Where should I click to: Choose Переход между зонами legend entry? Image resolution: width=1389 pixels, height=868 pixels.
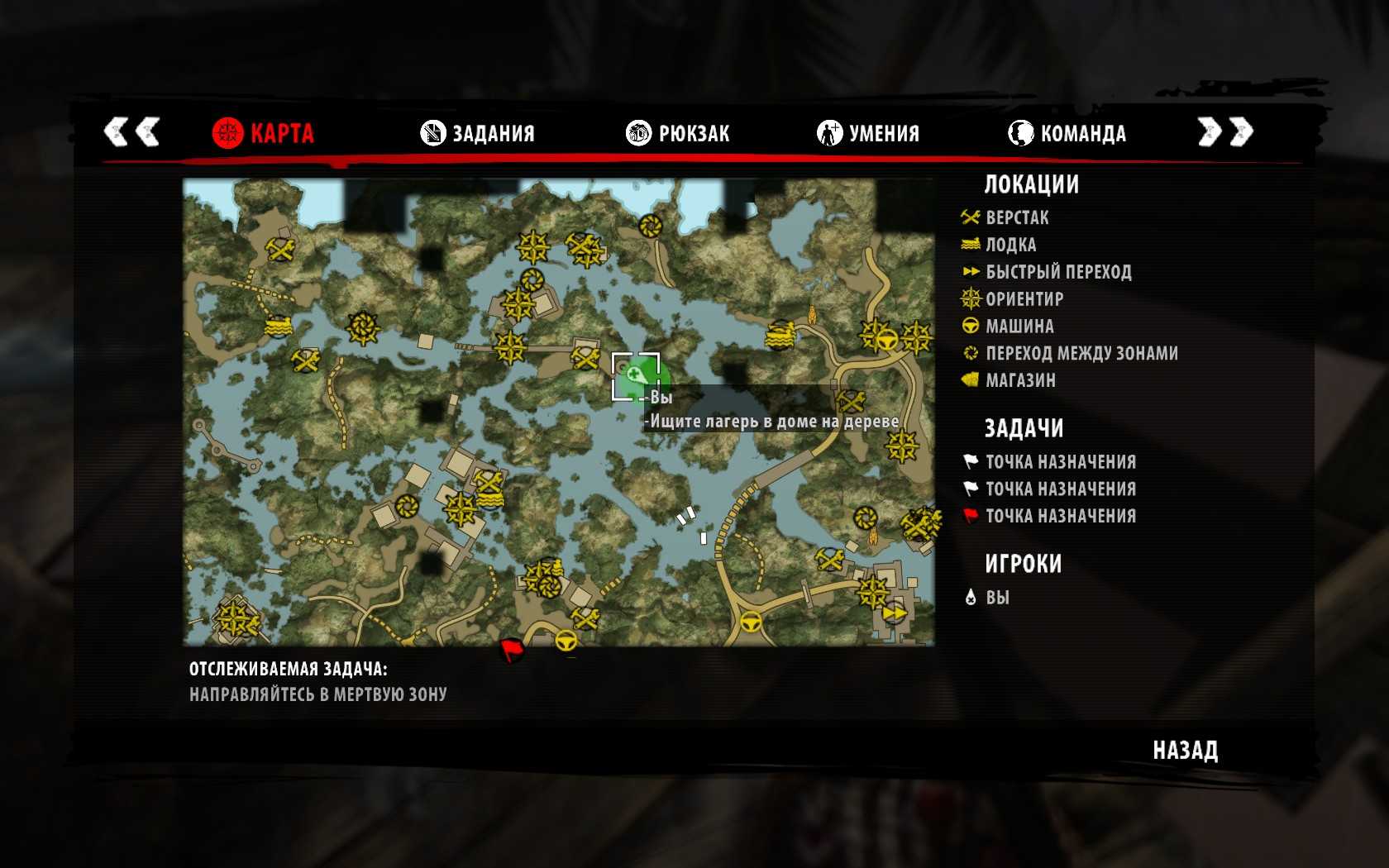click(x=1081, y=353)
